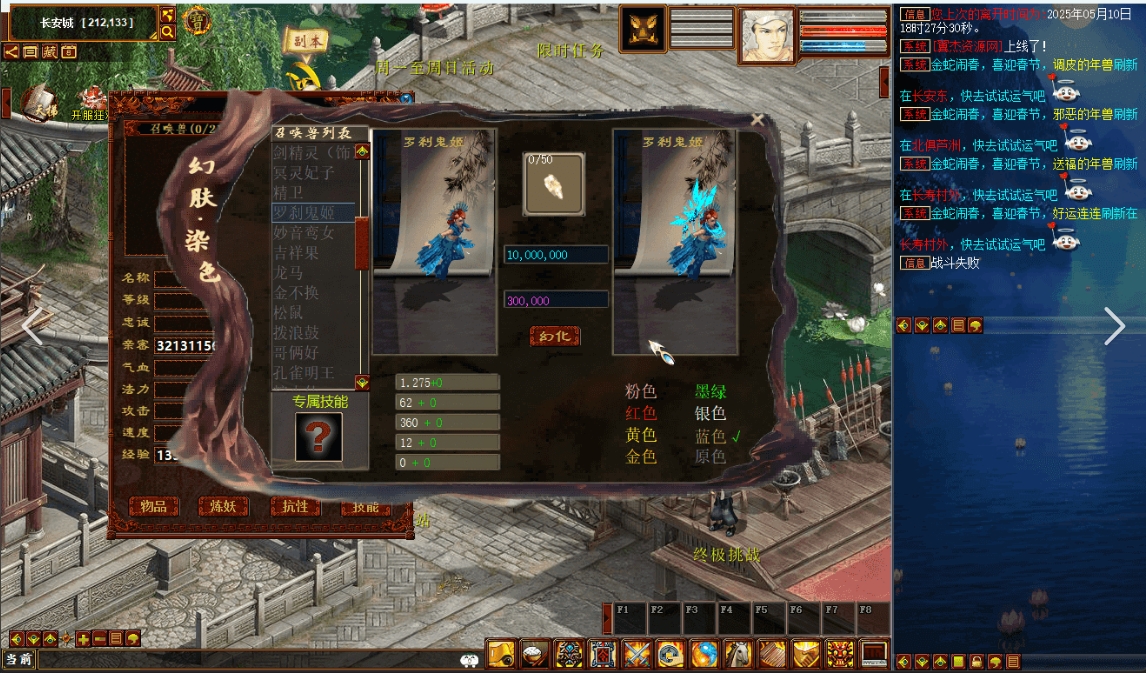
Task: Go to next image with right arrow
Action: (1115, 326)
